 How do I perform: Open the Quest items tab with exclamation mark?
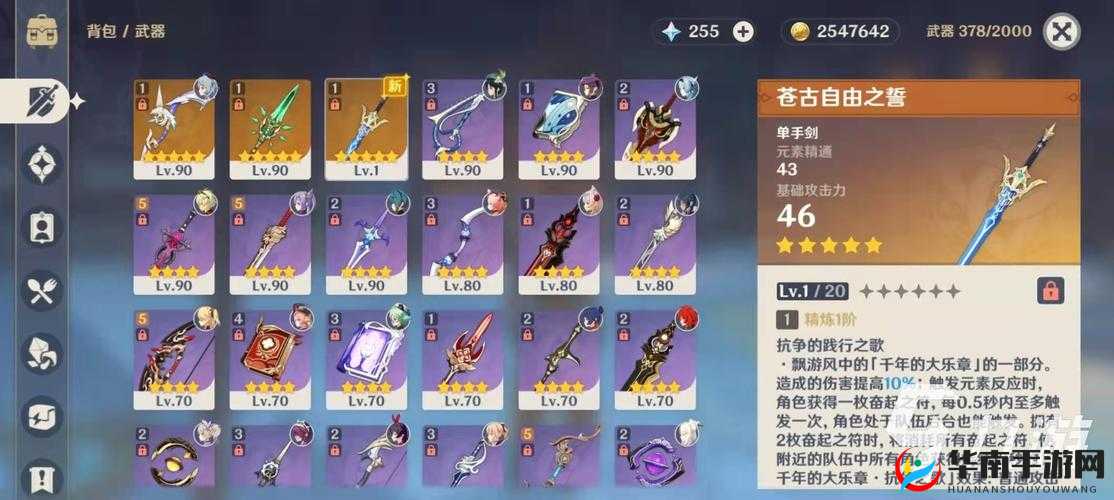(x=42, y=476)
